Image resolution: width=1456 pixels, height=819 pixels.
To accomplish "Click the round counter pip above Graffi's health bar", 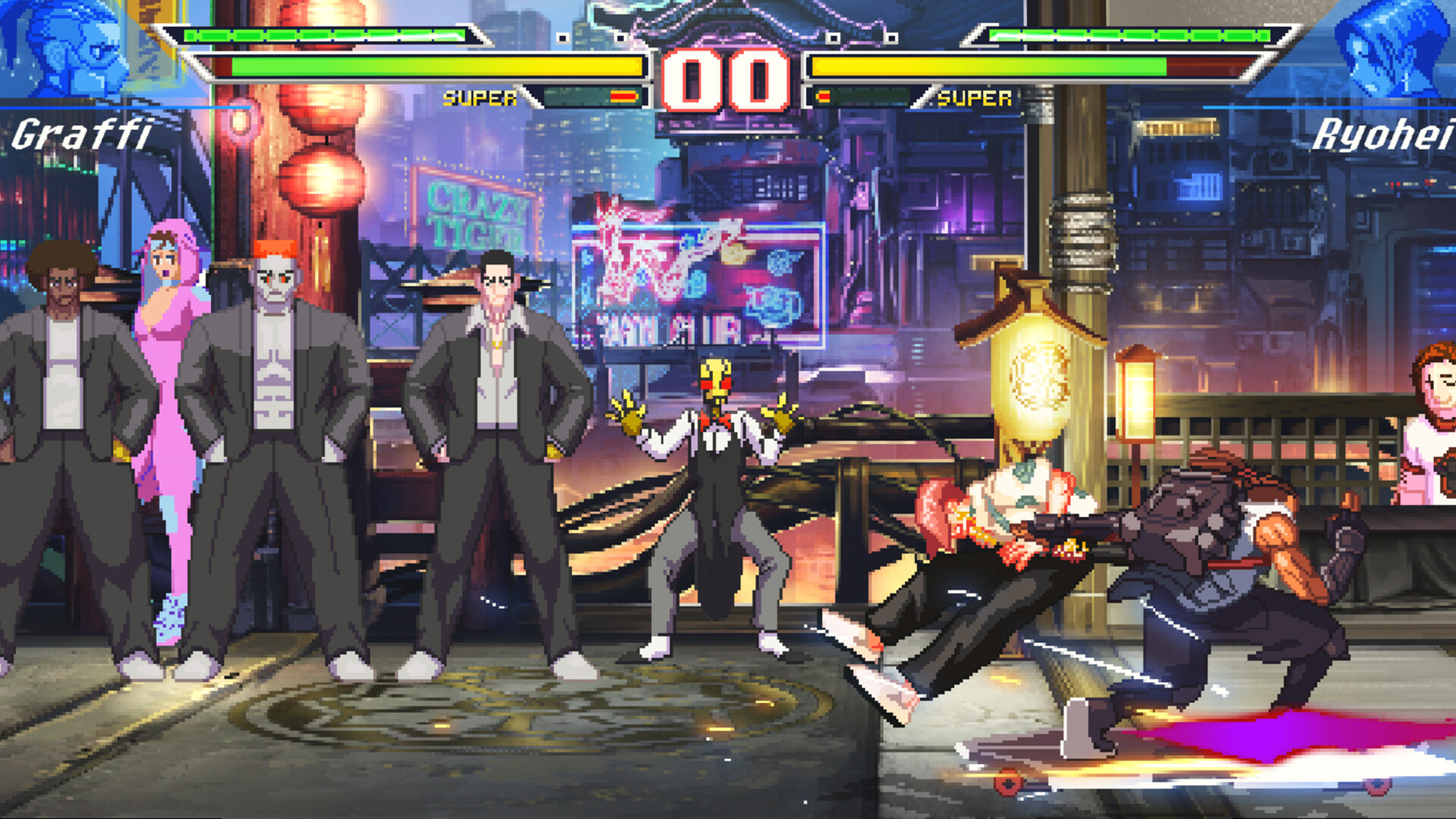I will [563, 36].
